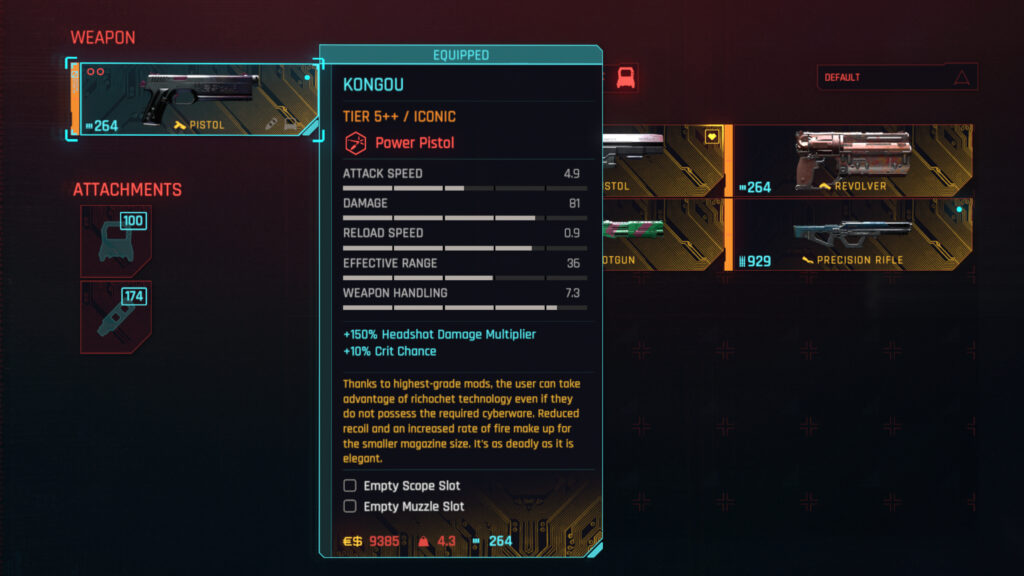Screen dimensions: 1024x576
Task: Select the equipped Kongou pistol slot
Action: point(195,98)
